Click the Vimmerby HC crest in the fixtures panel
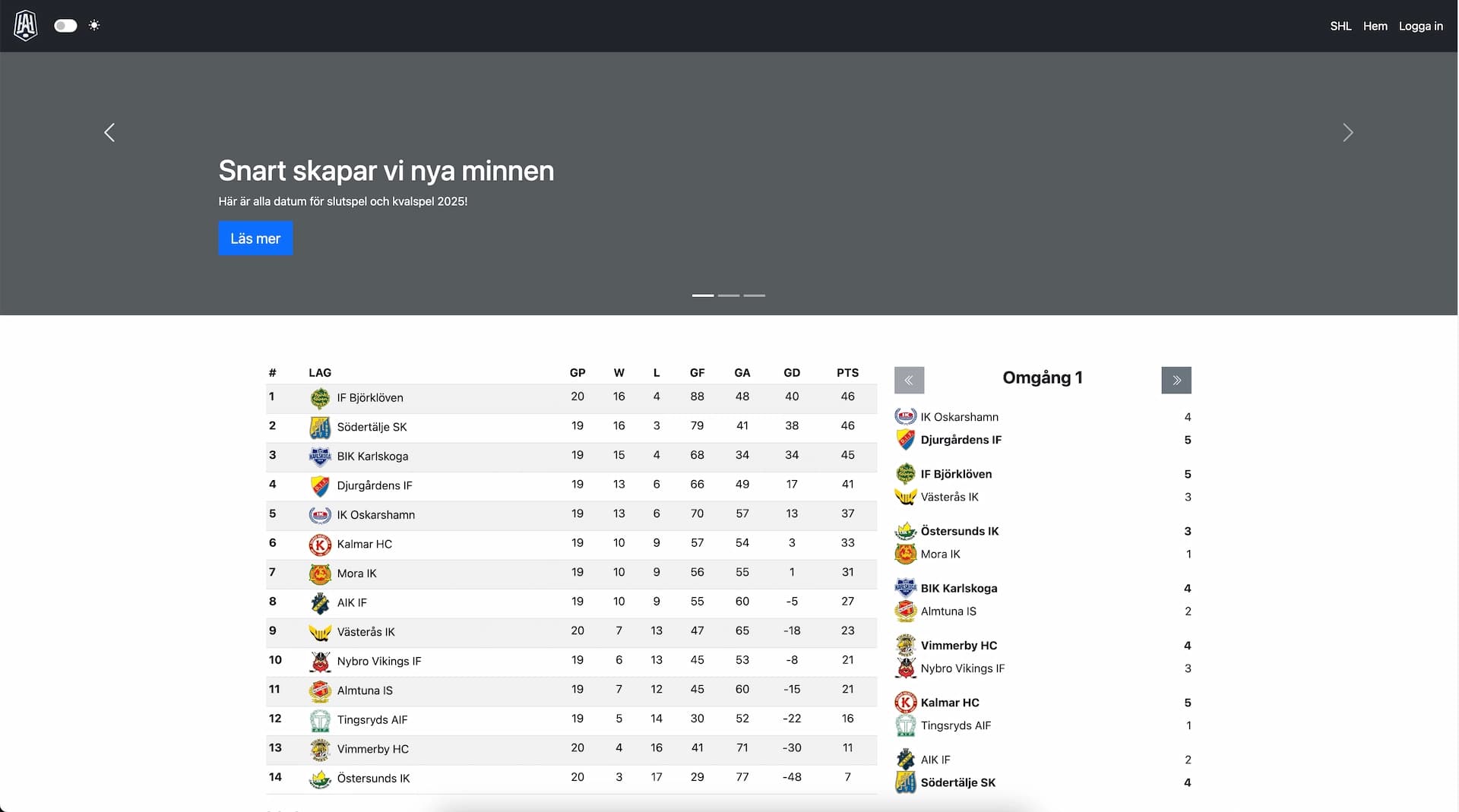This screenshot has height=812, width=1459. coord(906,645)
